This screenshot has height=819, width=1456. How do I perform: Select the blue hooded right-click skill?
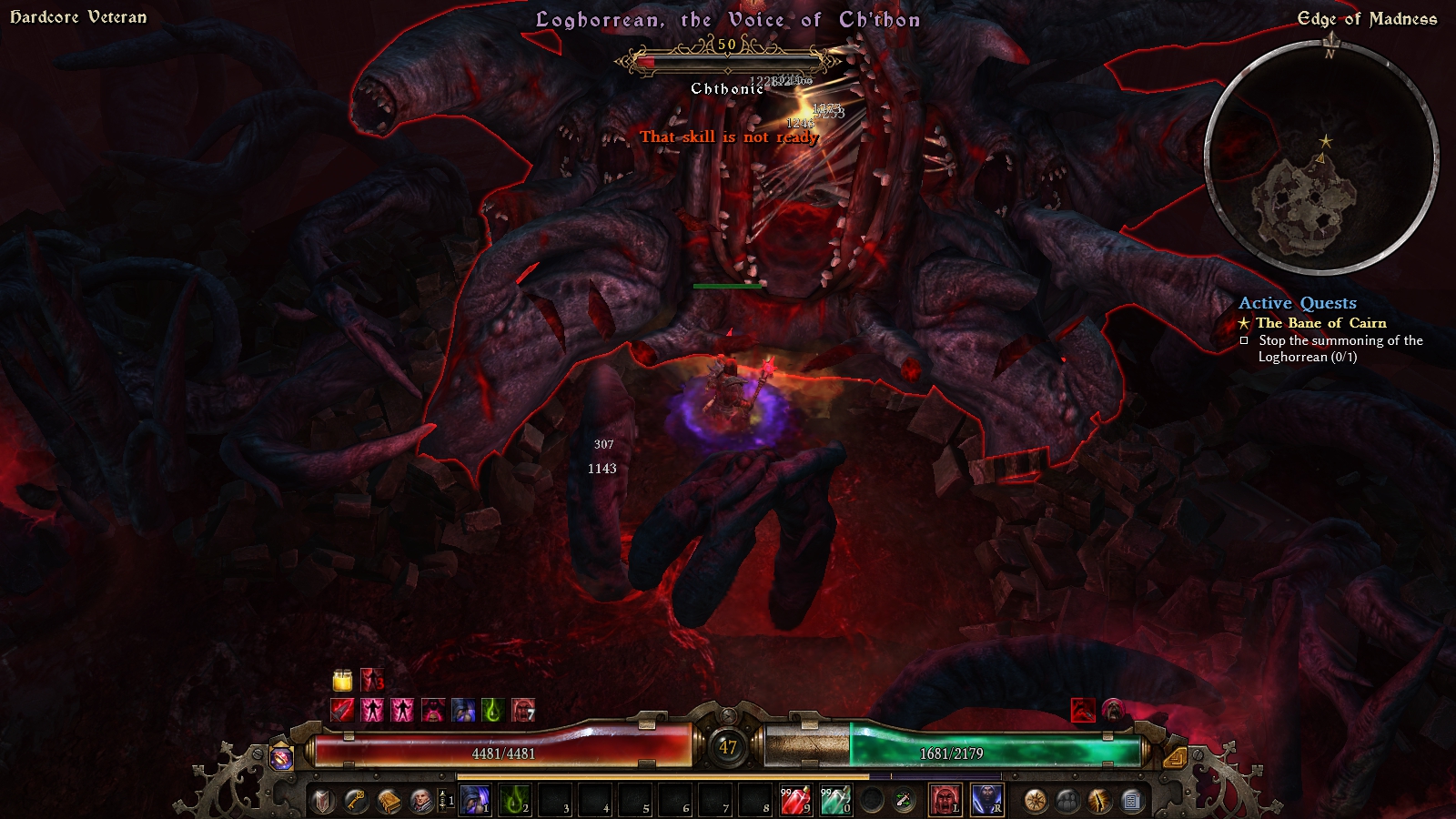pyautogui.click(x=987, y=800)
